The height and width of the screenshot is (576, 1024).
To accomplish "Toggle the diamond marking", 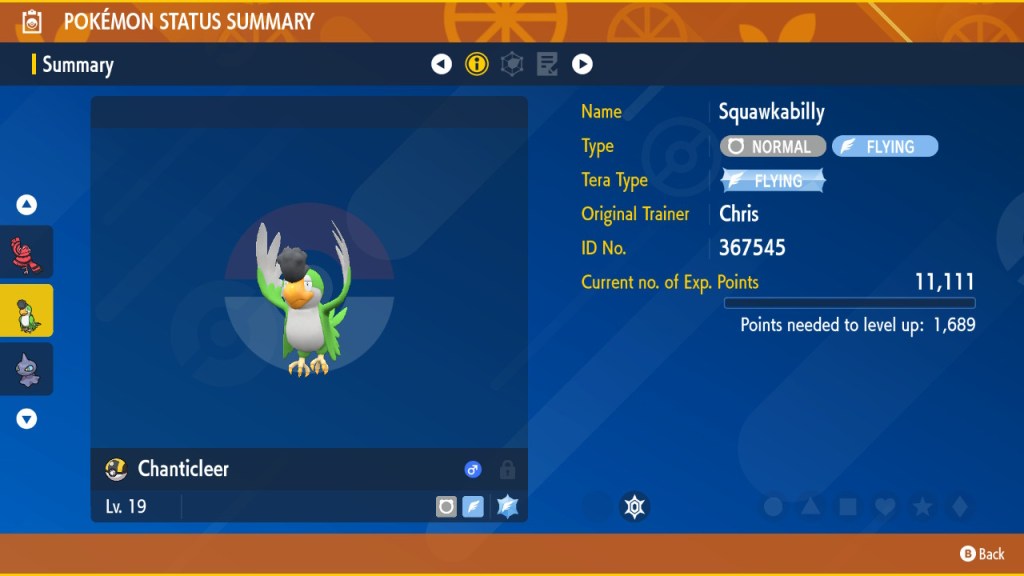I will (959, 507).
